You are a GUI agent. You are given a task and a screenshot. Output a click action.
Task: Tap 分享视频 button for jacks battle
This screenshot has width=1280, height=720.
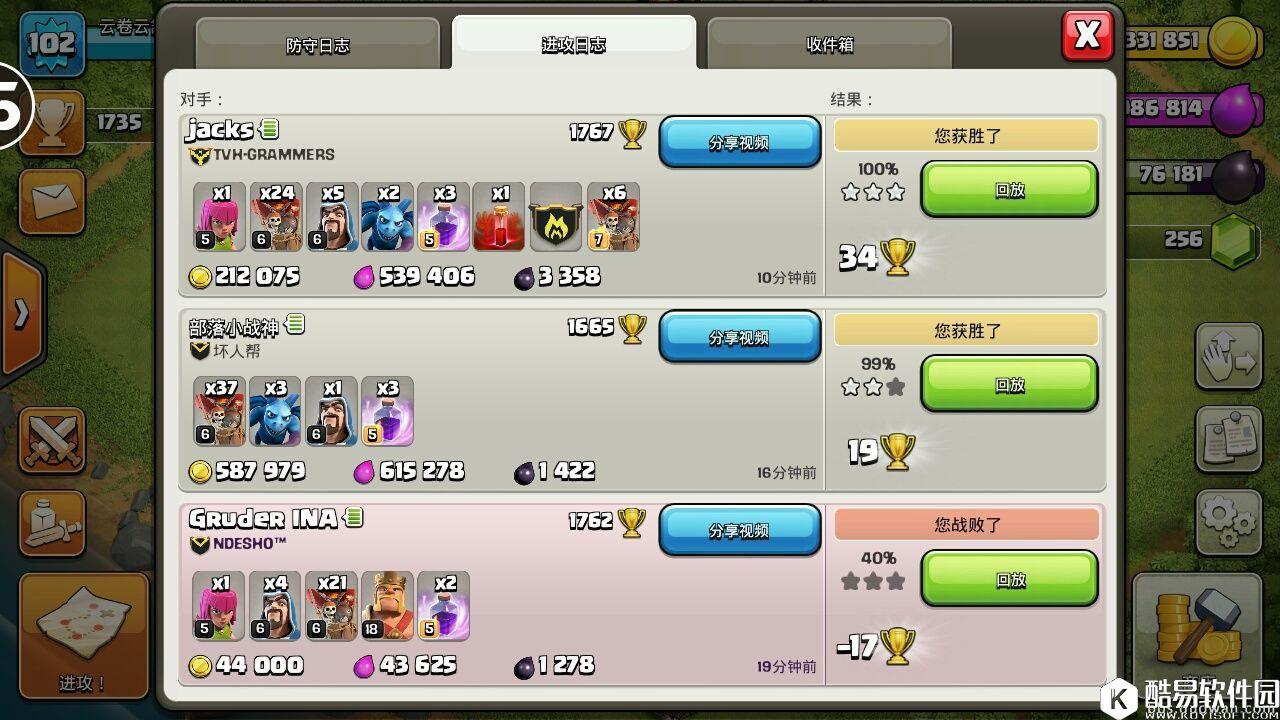[740, 142]
